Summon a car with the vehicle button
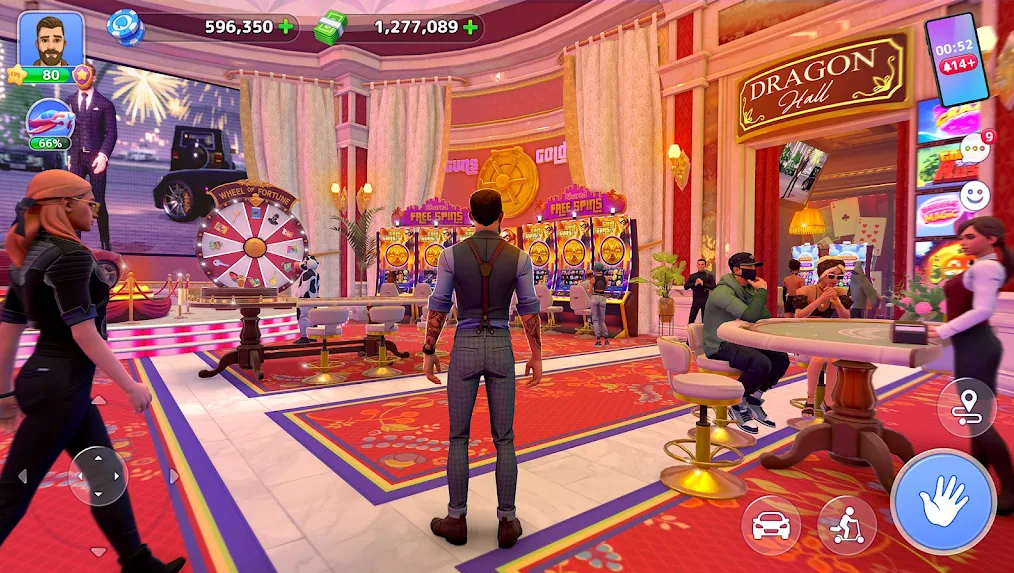Image resolution: width=1014 pixels, height=573 pixels. click(770, 525)
